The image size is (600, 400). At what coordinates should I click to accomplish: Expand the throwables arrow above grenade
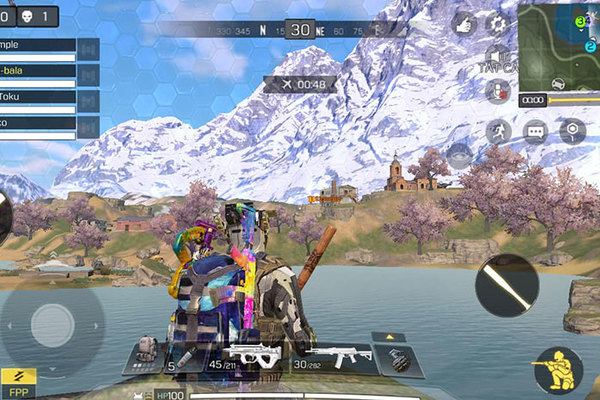388,337
